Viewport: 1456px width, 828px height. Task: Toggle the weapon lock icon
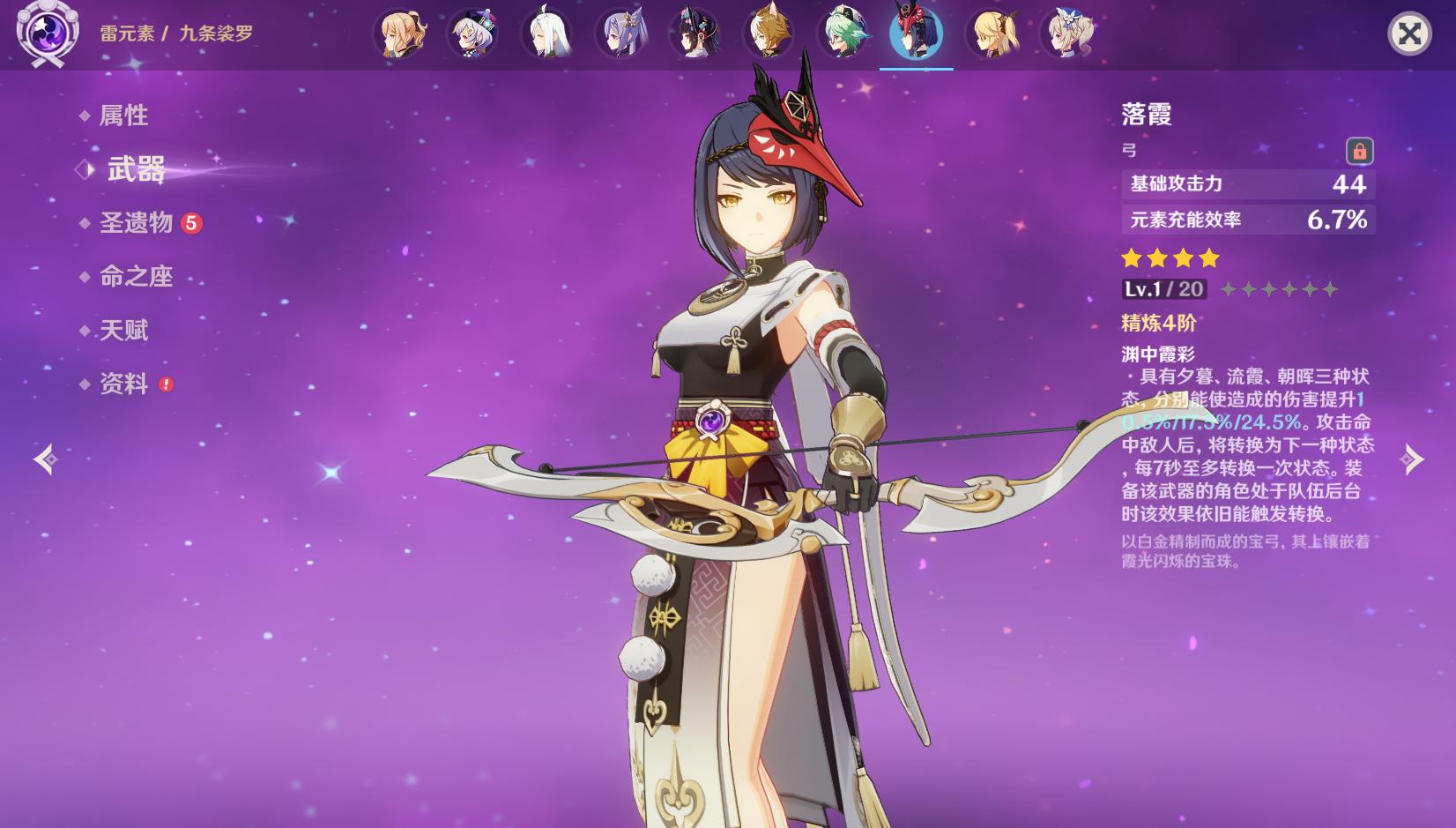(x=1359, y=151)
